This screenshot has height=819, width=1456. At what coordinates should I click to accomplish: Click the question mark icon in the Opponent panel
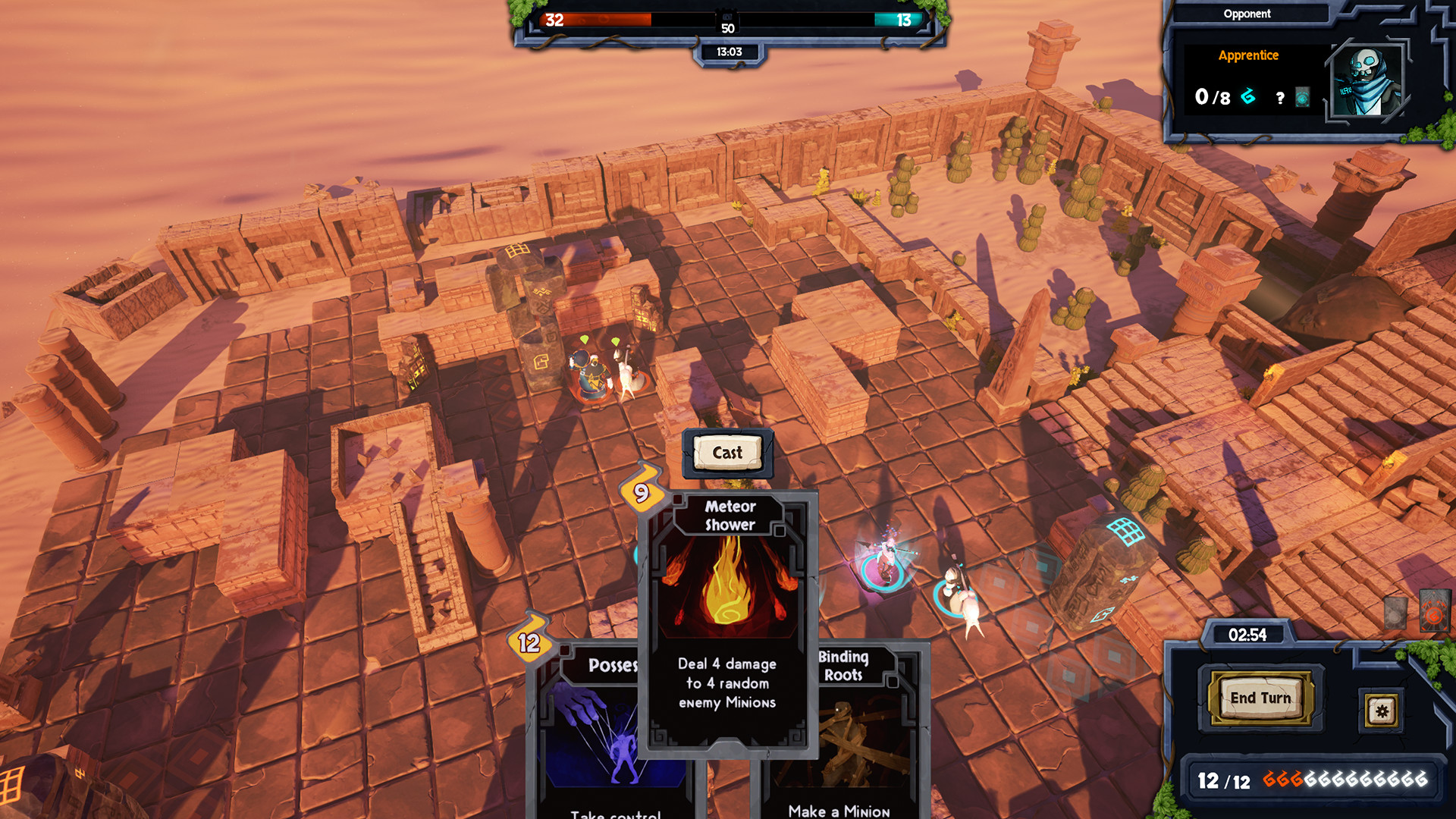click(x=1282, y=97)
